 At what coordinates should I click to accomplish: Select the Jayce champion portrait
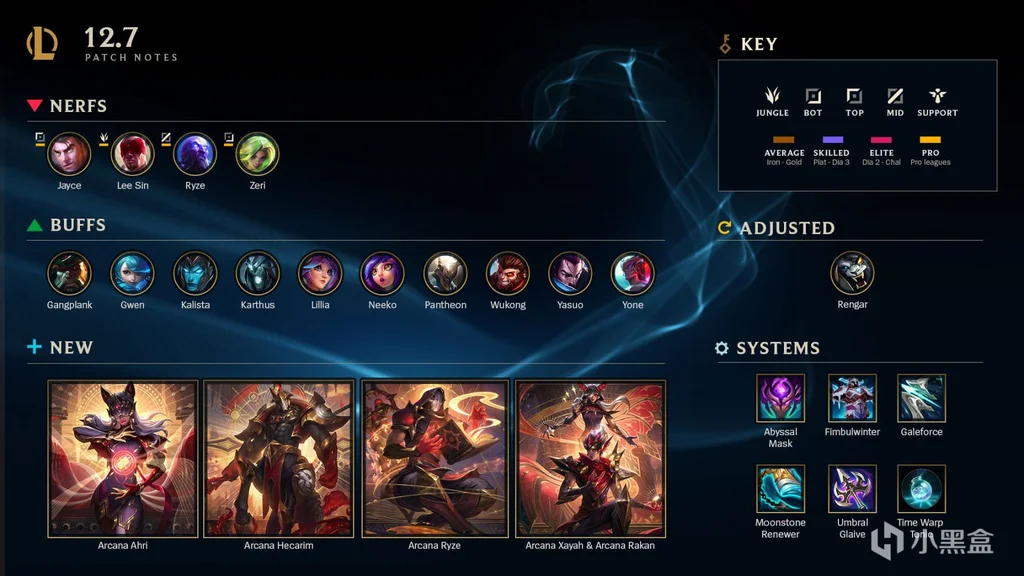(69, 154)
